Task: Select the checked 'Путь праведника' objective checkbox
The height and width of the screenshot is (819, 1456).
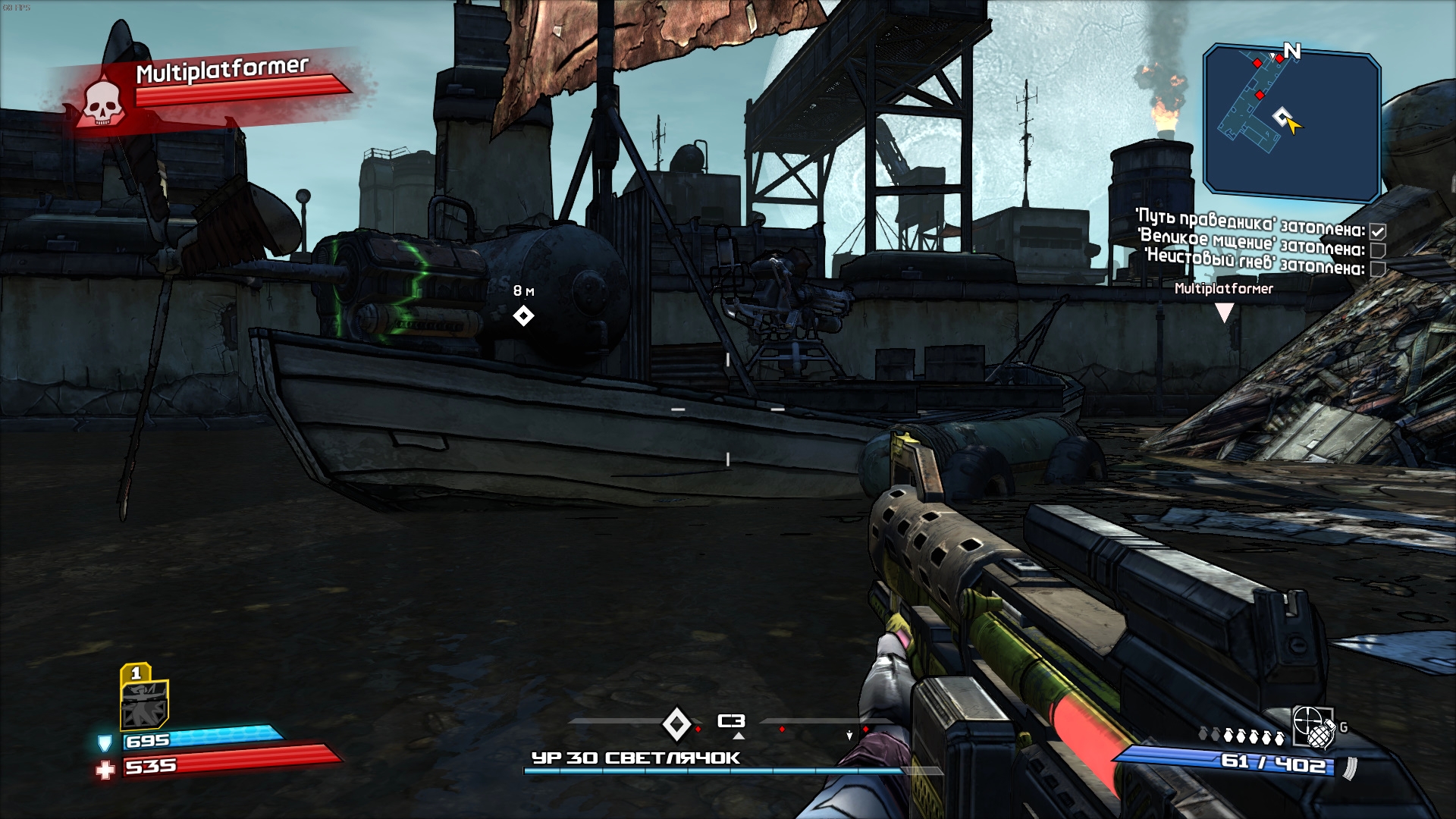Action: 1378,231
